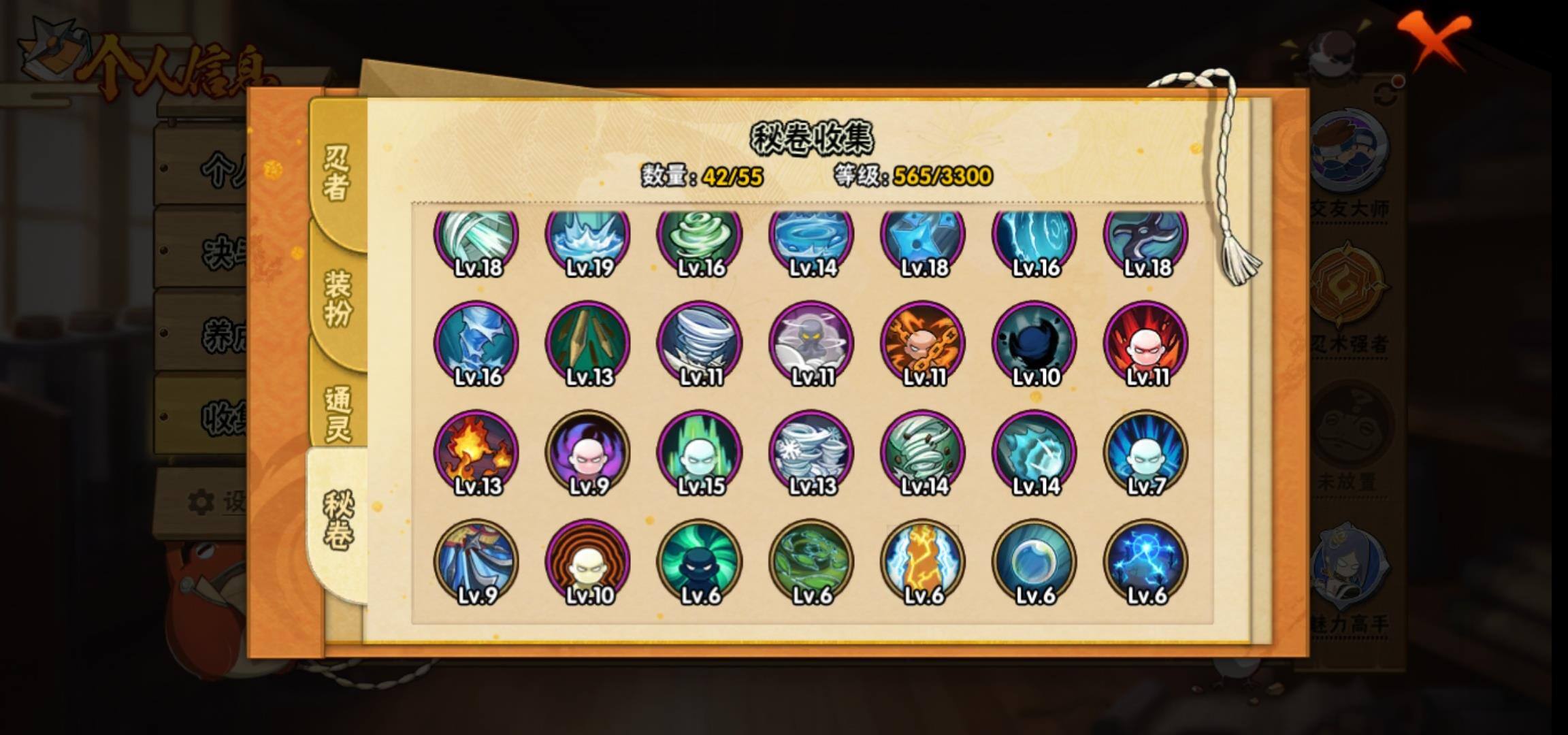Close the scroll collection panel
The width and height of the screenshot is (1568, 735).
click(x=1433, y=41)
